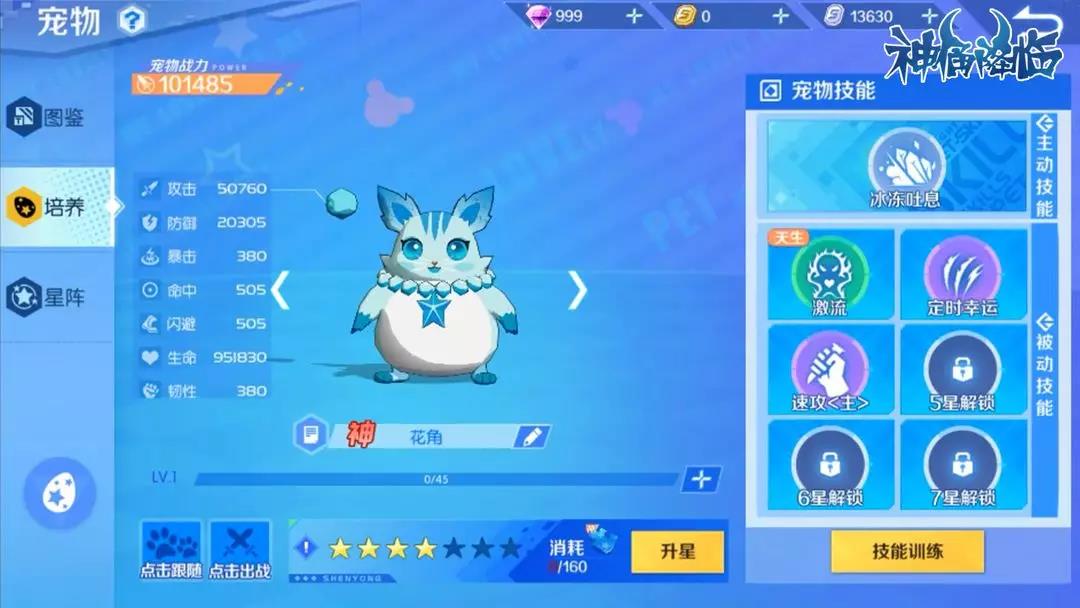The image size is (1080, 608).
Task: Tap the 点击跟随 paw button
Action: (x=170, y=551)
